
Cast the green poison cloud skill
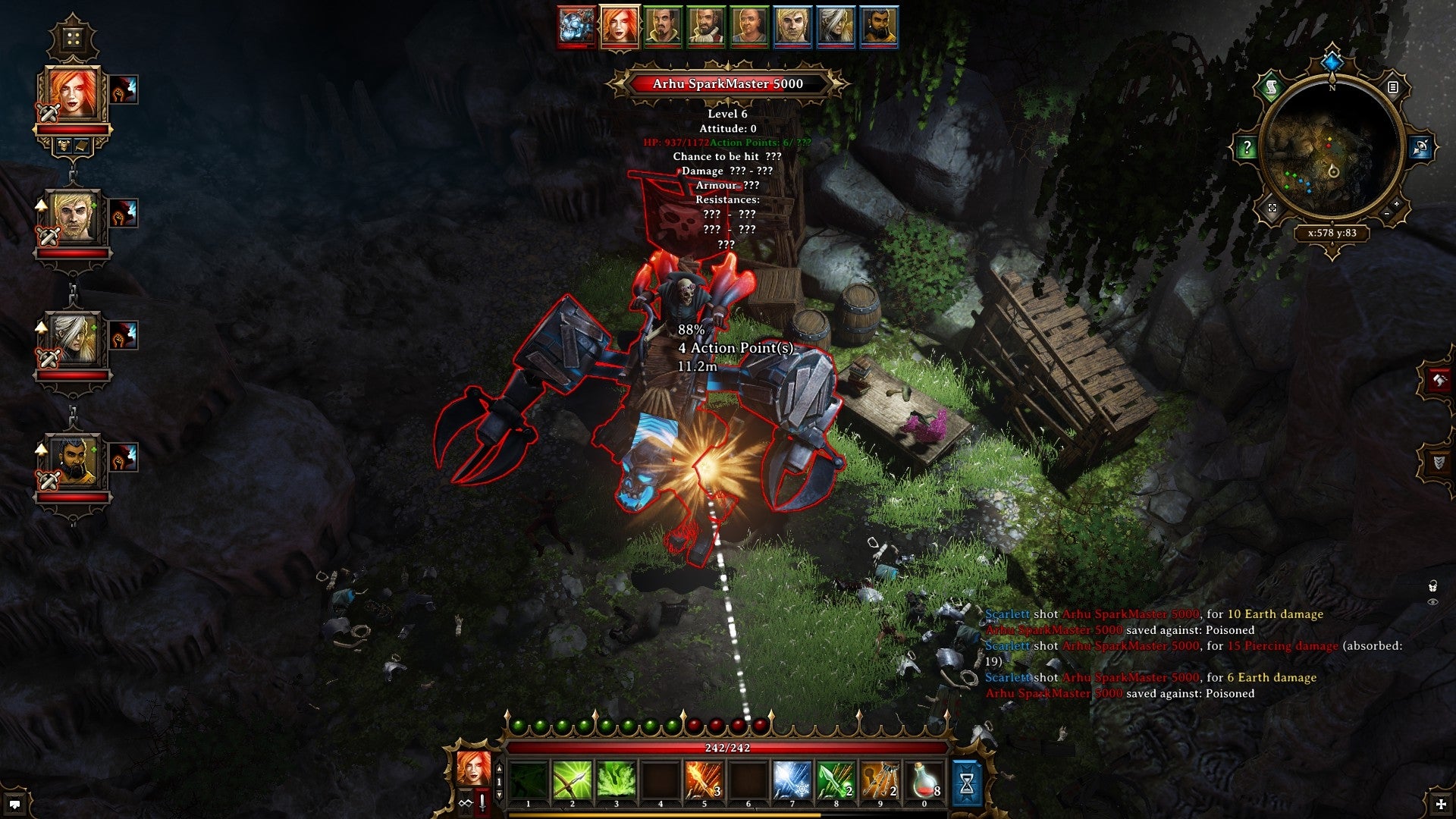[x=616, y=781]
